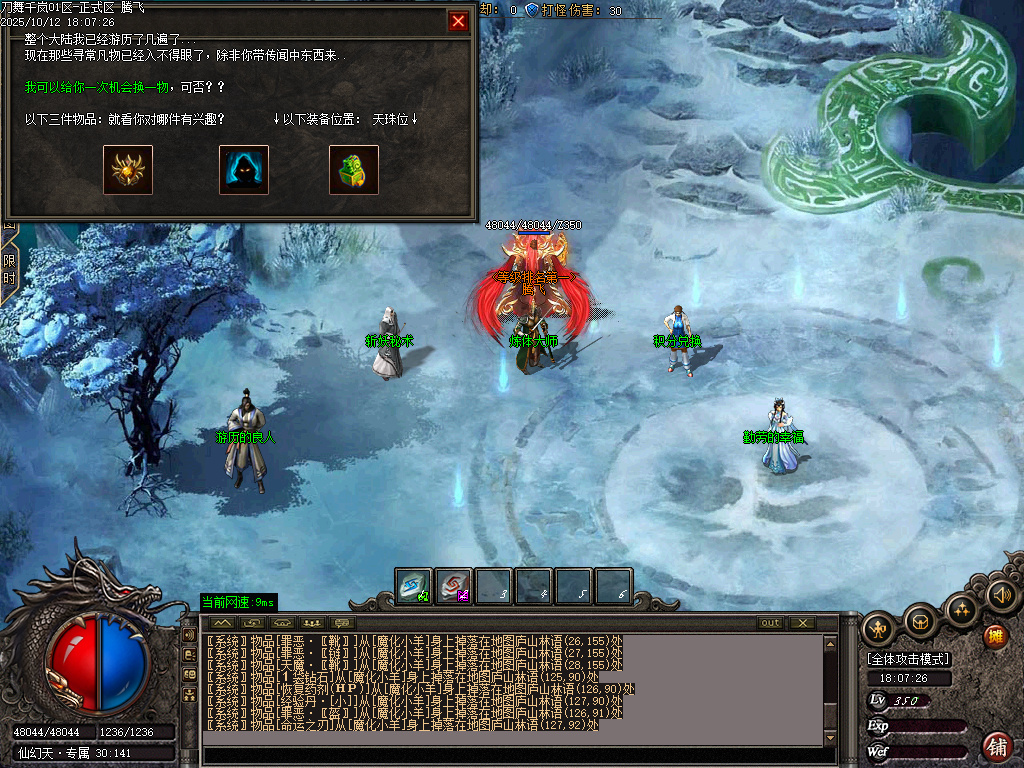The height and width of the screenshot is (768, 1024).
Task: Close the NPC dialogue window
Action: pyautogui.click(x=458, y=21)
